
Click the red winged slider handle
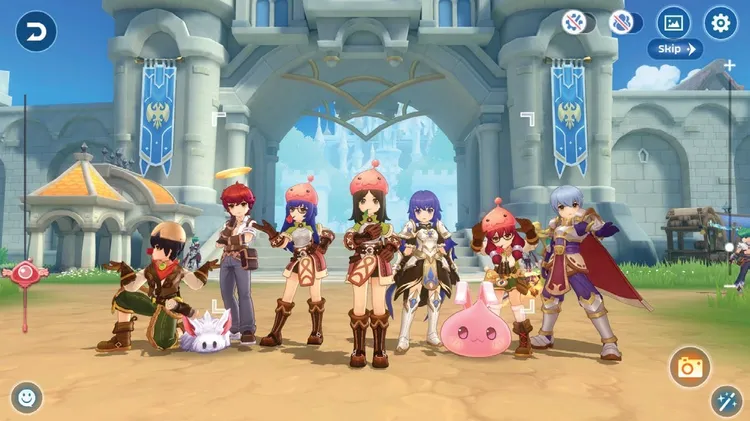click(25, 272)
